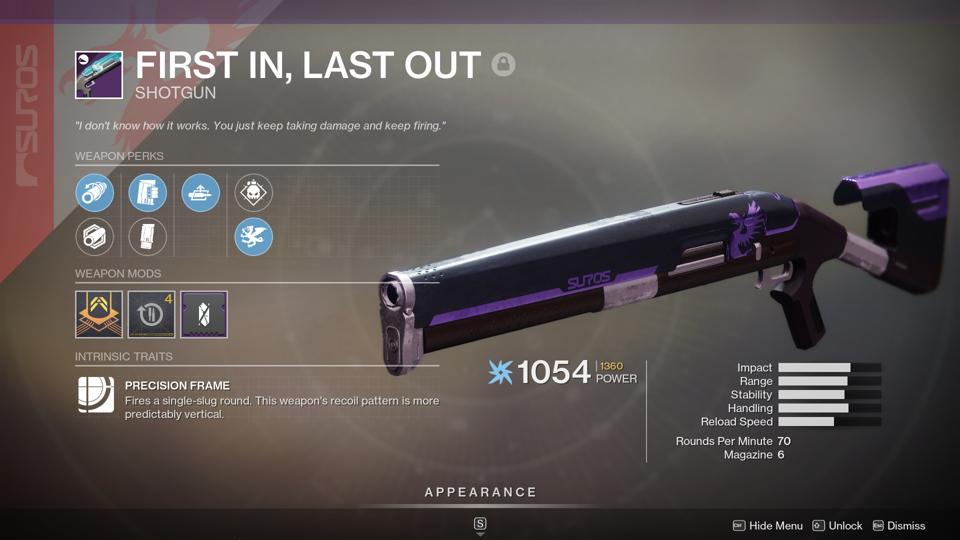Select the active blue magazine perk
Screen dimensions: 960x540
[x=148, y=193]
